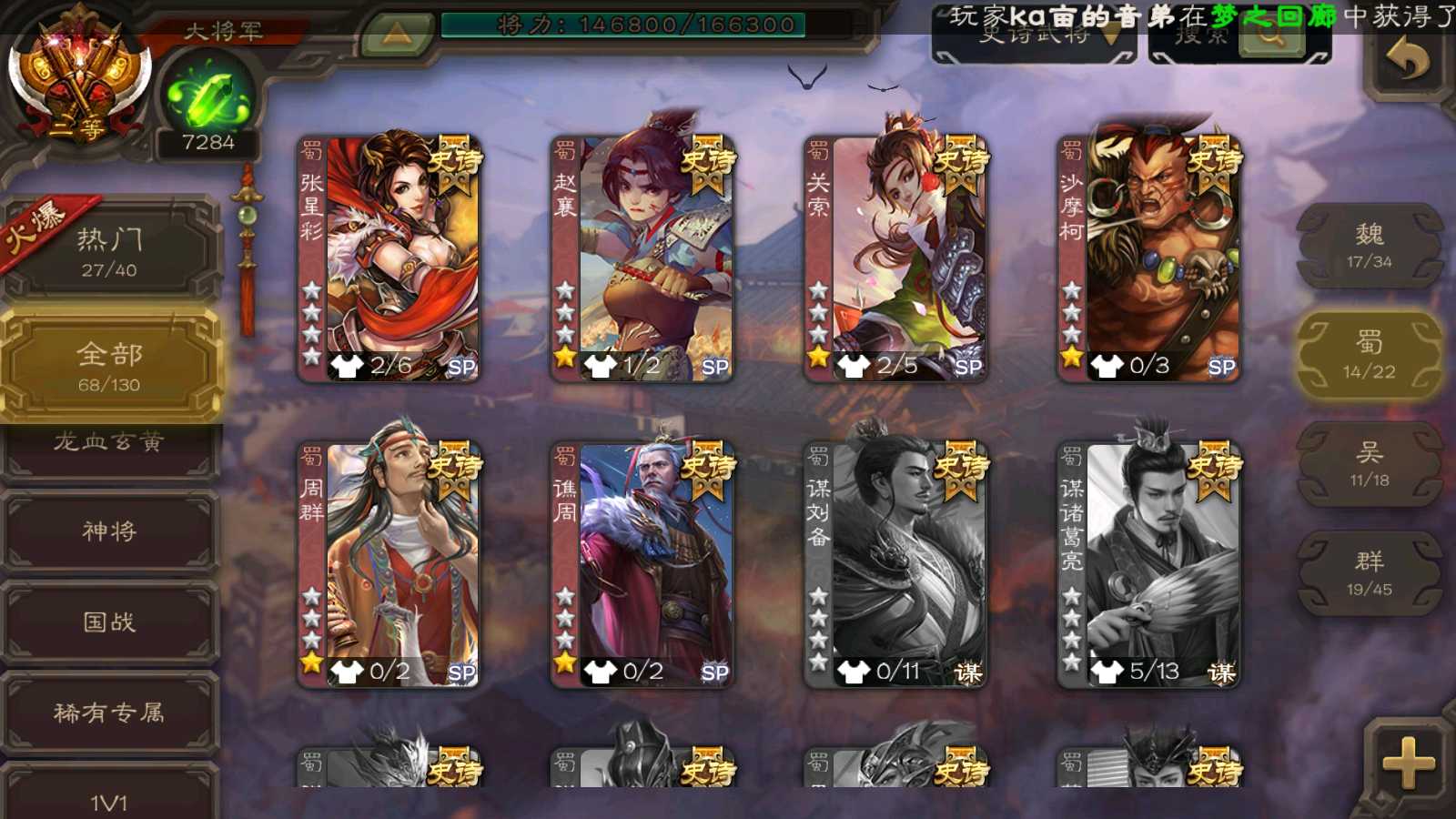Select the 热门 category tab
The image size is (1456, 819).
point(109,251)
